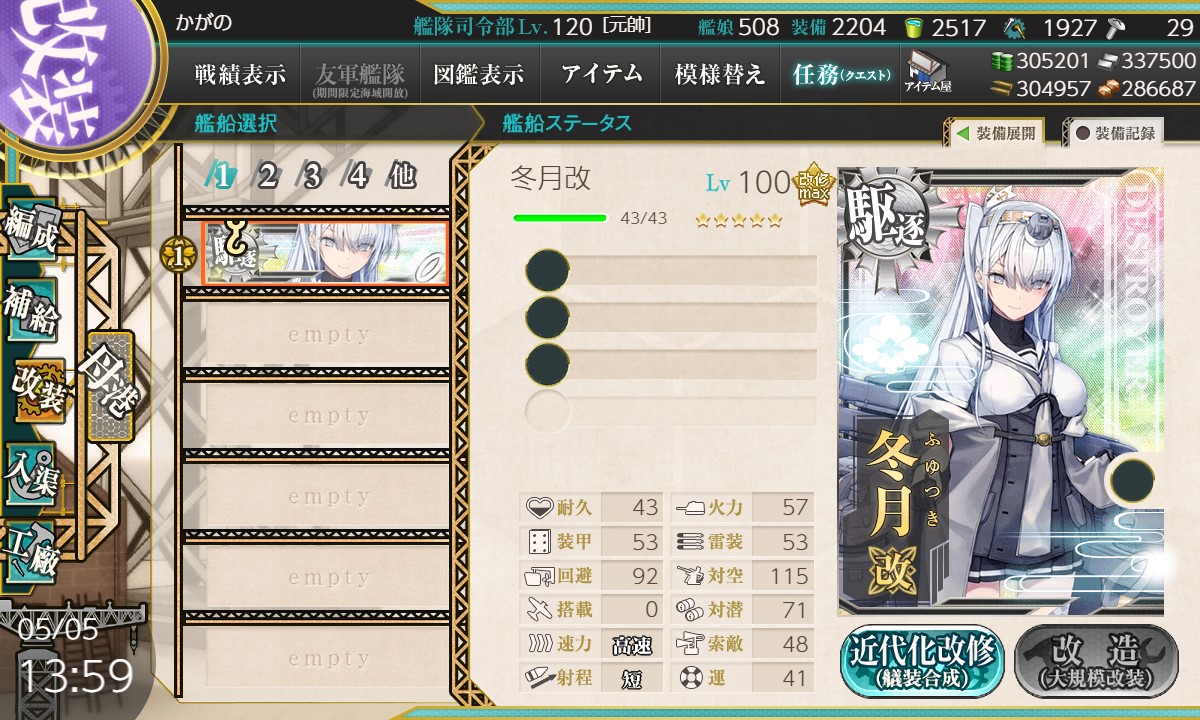1200x720 pixels.
Task: Start 近代化改修 modernization
Action: [x=922, y=661]
